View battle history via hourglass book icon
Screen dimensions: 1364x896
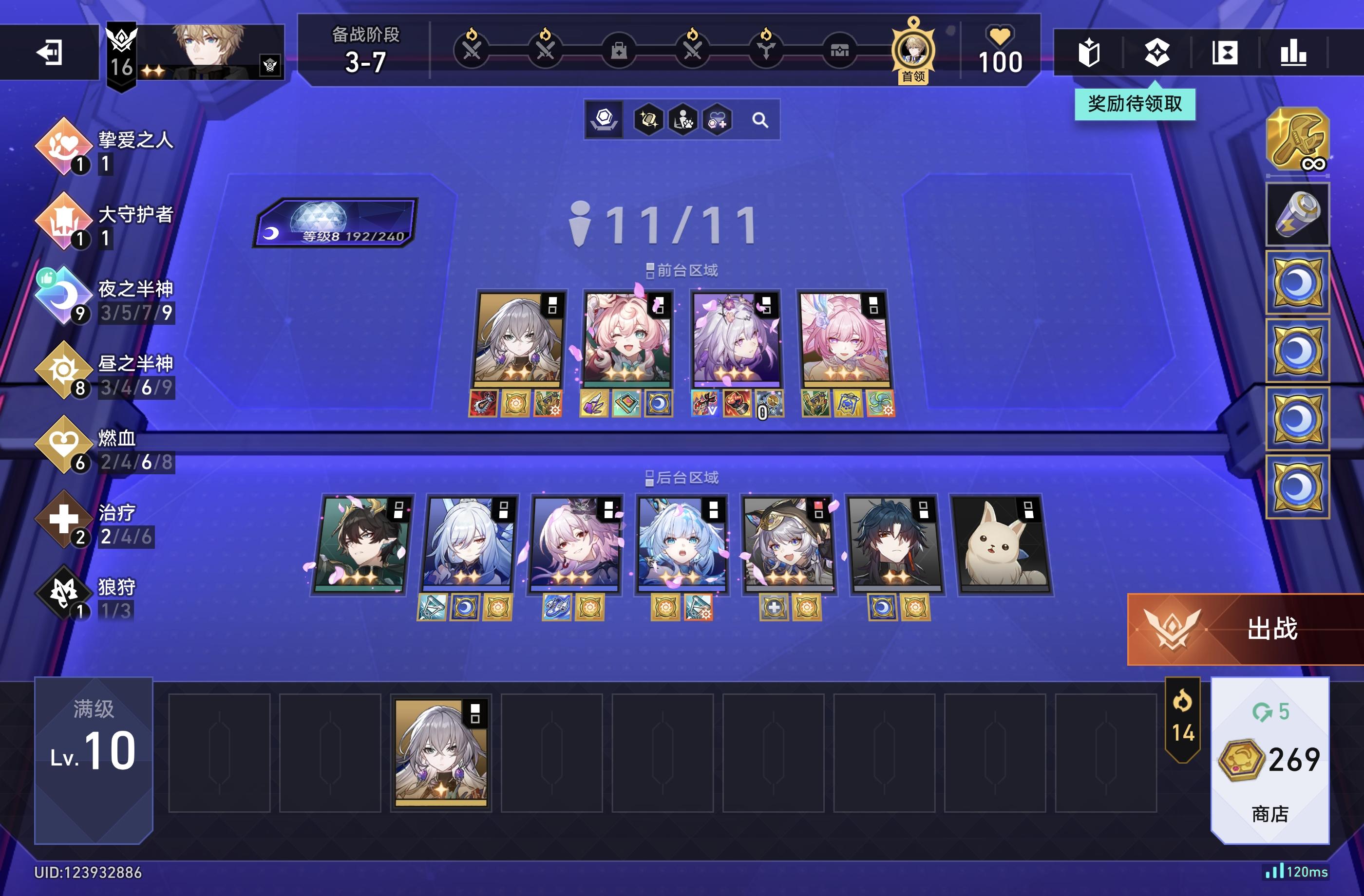(x=1225, y=53)
